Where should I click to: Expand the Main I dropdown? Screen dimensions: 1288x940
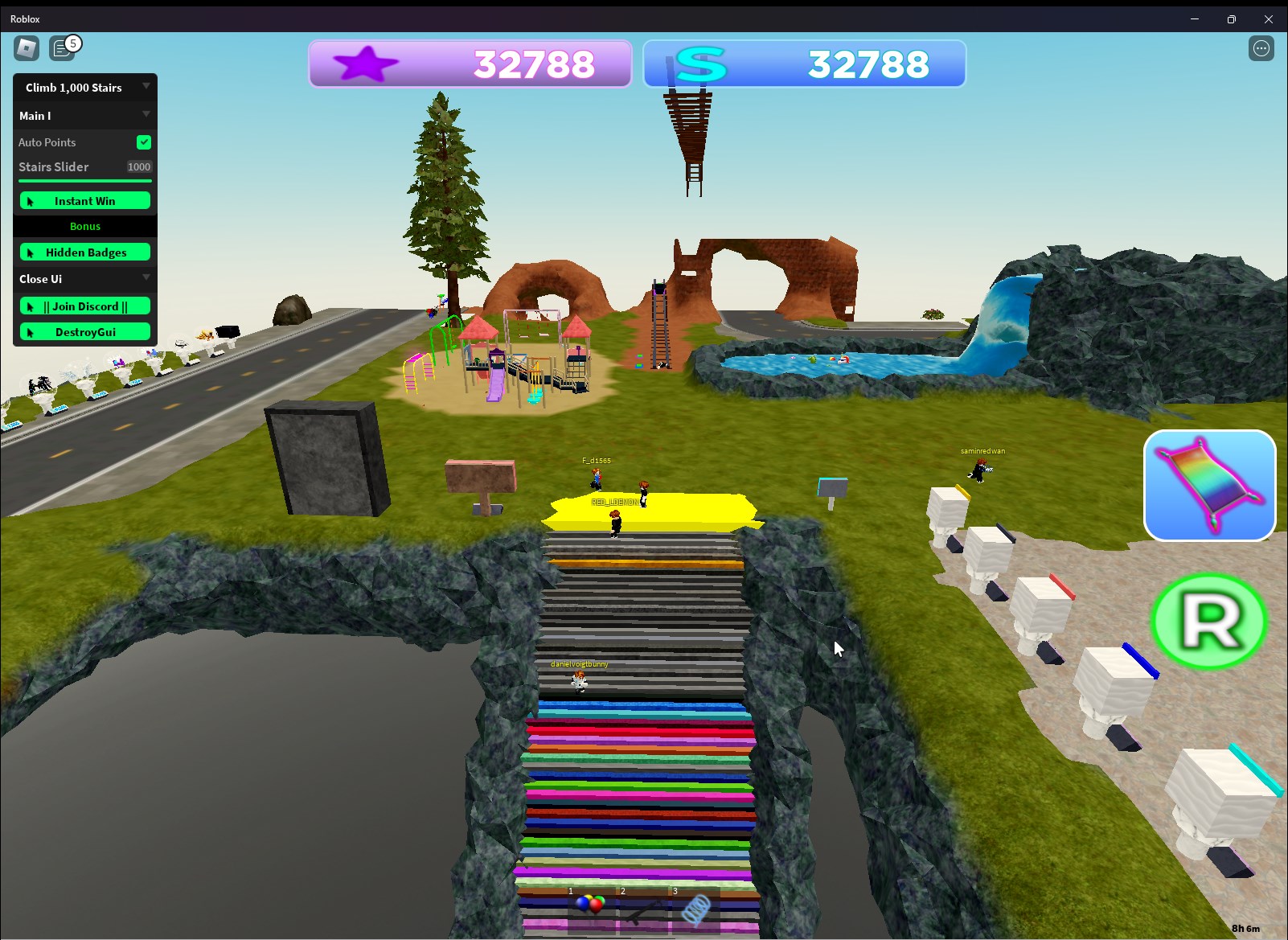tap(146, 115)
